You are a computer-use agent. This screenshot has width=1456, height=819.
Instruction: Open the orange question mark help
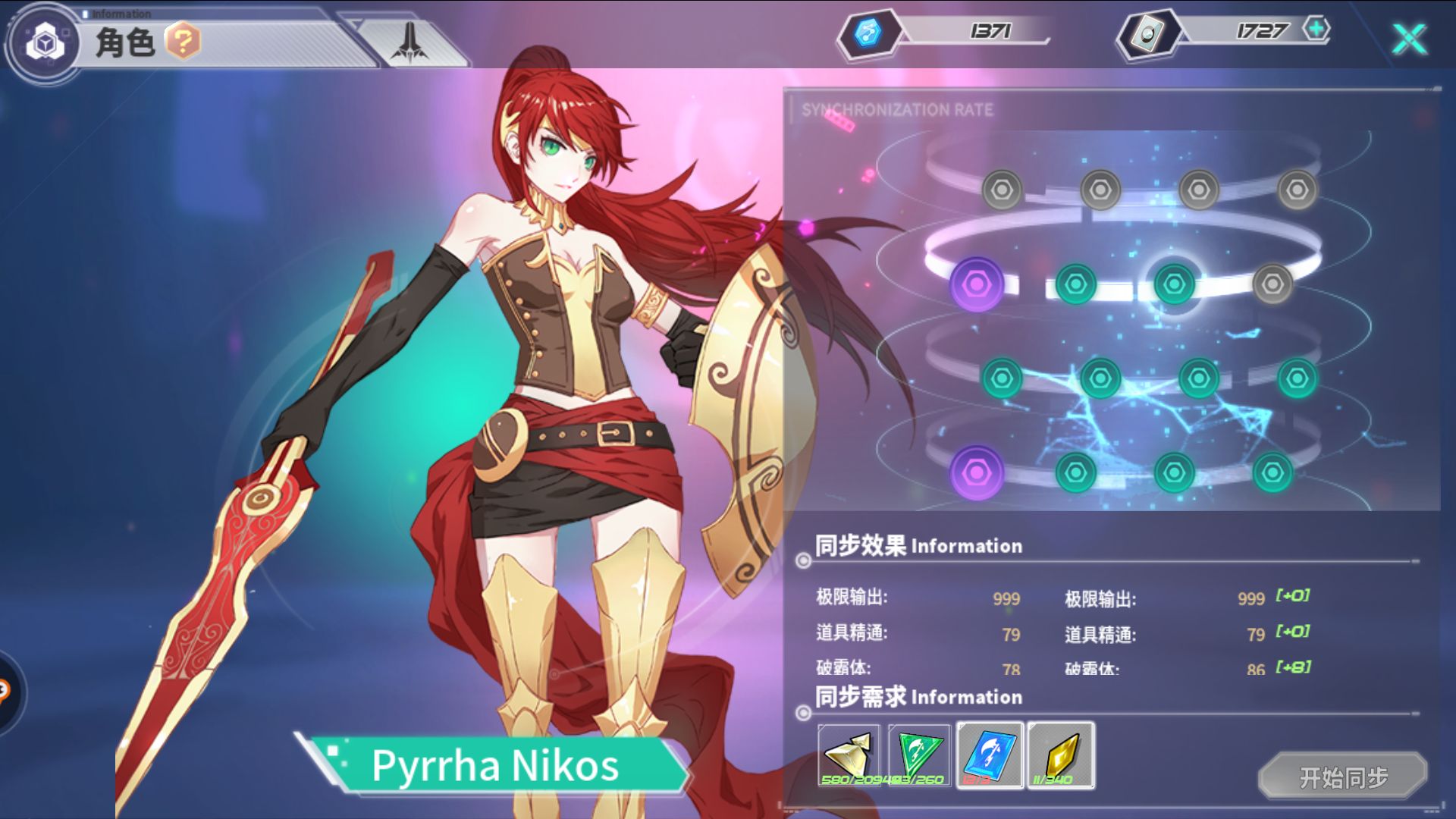pyautogui.click(x=183, y=41)
